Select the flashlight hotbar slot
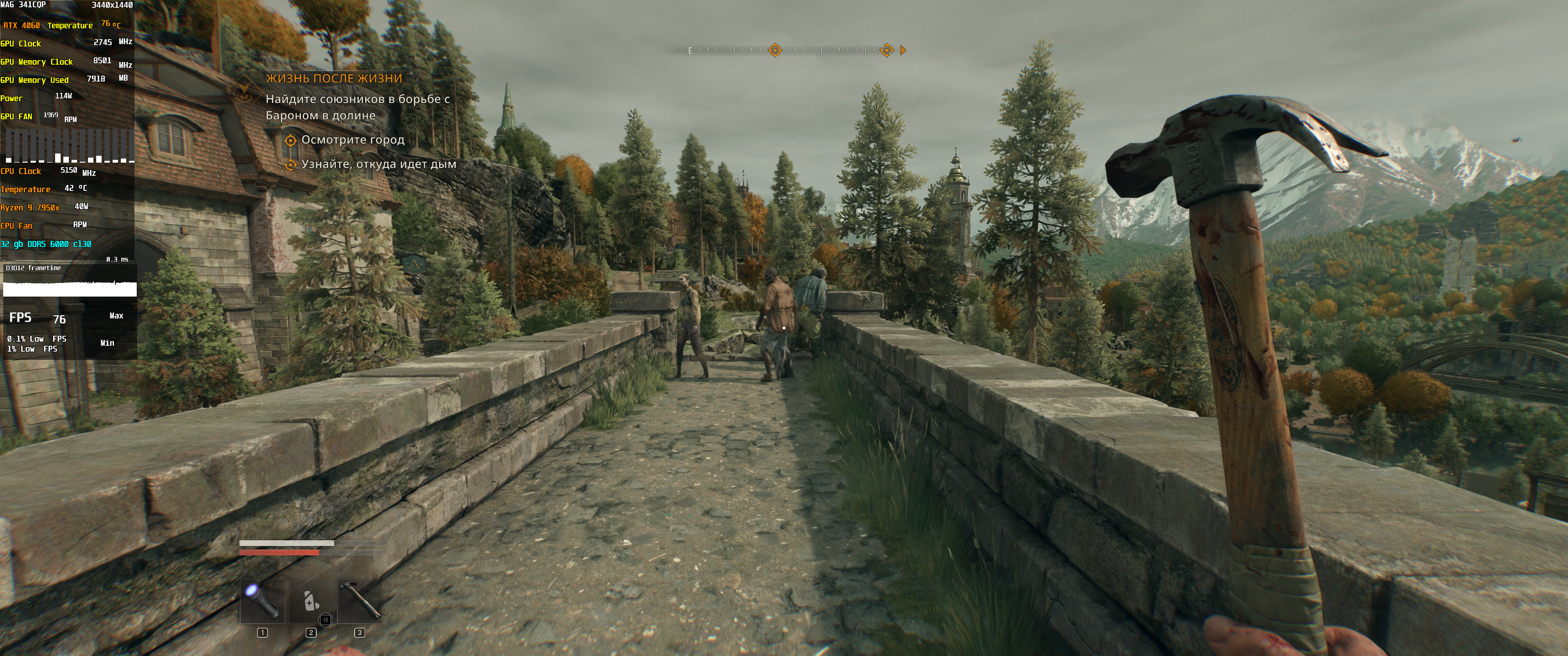The image size is (1568, 656). click(263, 601)
